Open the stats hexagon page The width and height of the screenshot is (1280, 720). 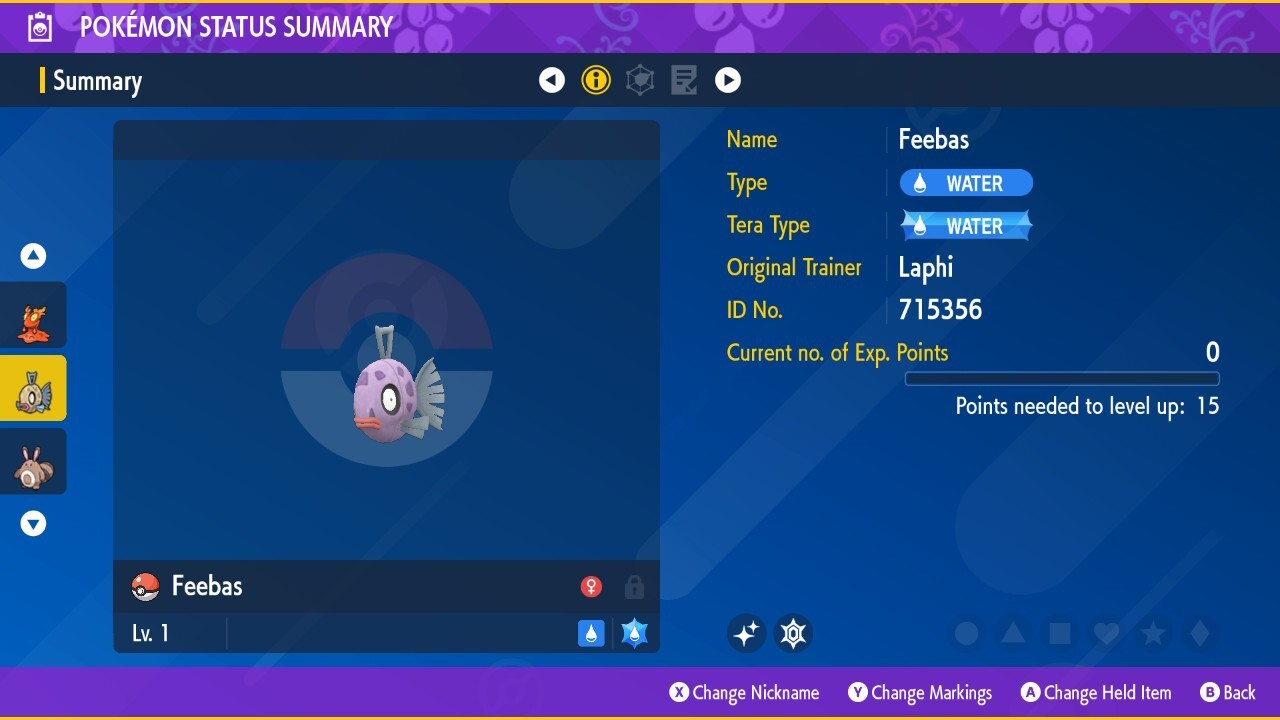[640, 80]
